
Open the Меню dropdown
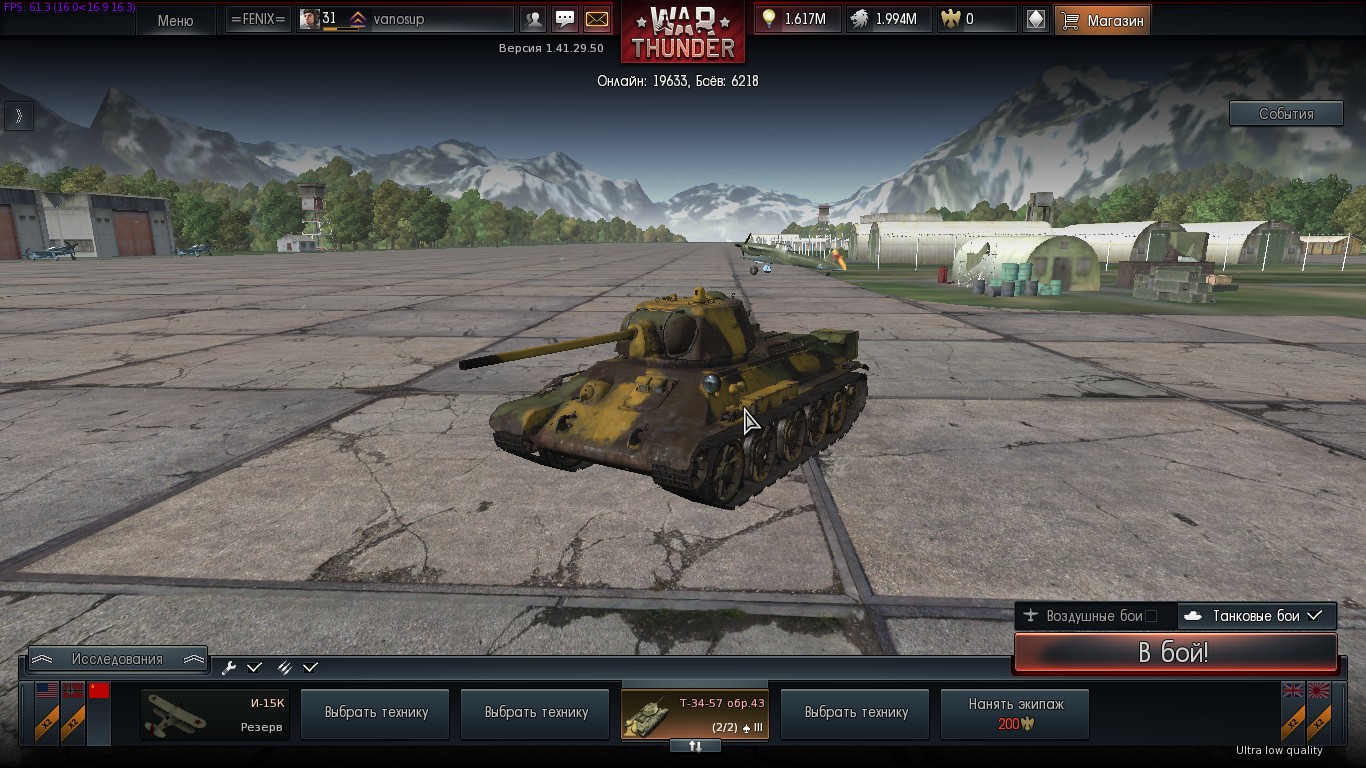(x=175, y=20)
